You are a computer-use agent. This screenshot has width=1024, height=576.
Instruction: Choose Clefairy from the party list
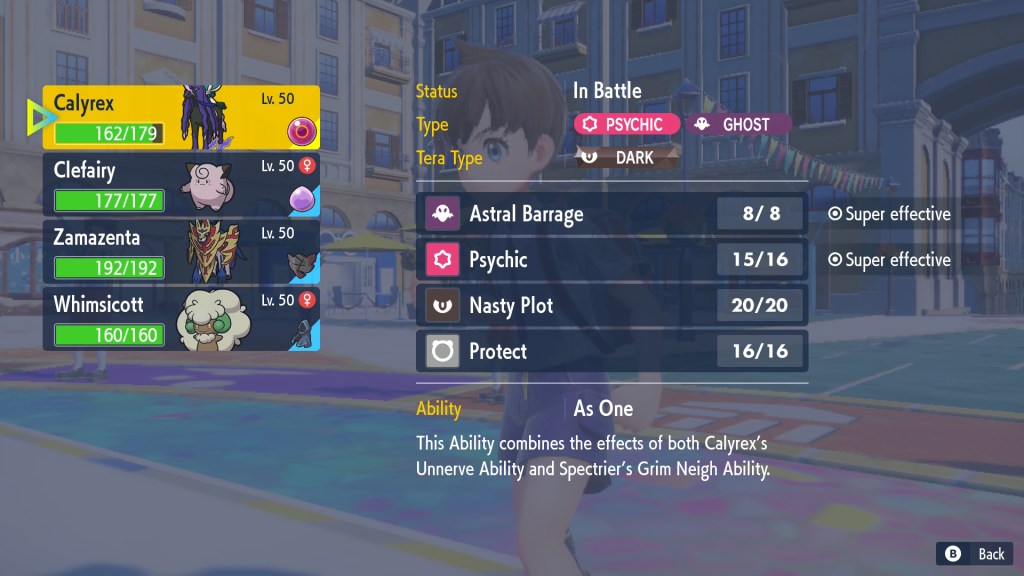(x=180, y=185)
